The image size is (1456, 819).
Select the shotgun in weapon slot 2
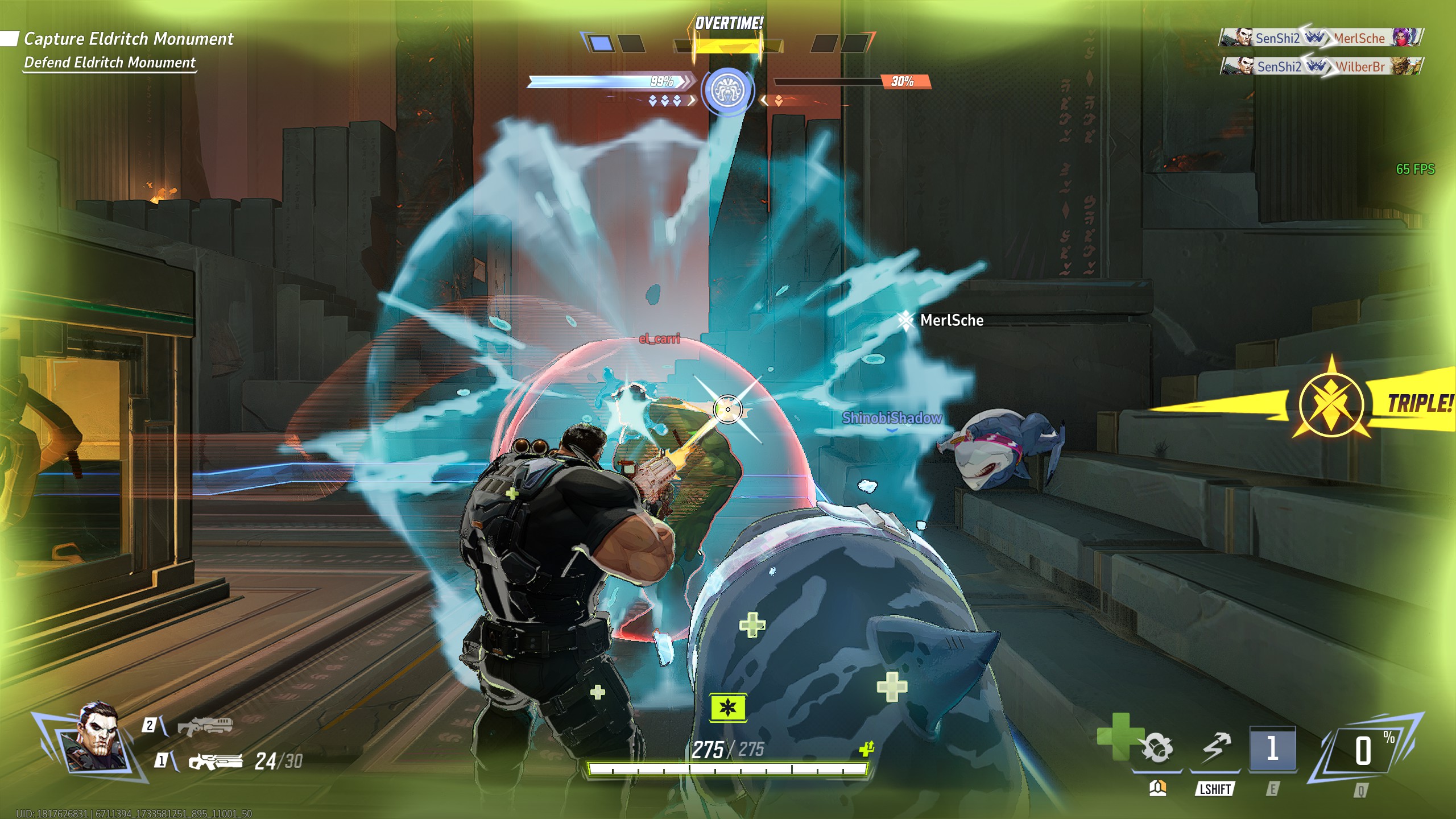coord(205,726)
